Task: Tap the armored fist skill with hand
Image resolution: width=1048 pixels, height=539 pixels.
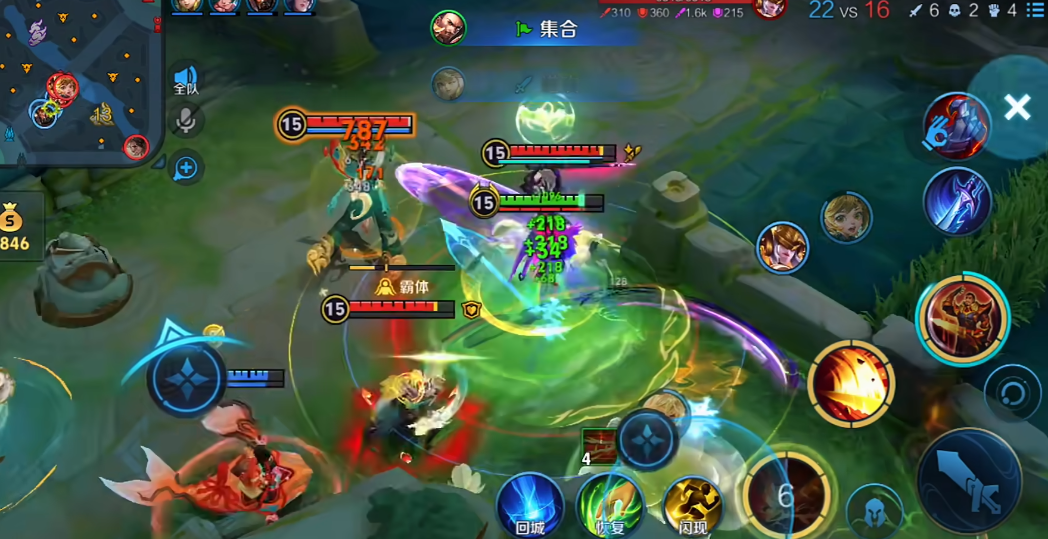Action: pyautogui.click(x=956, y=127)
